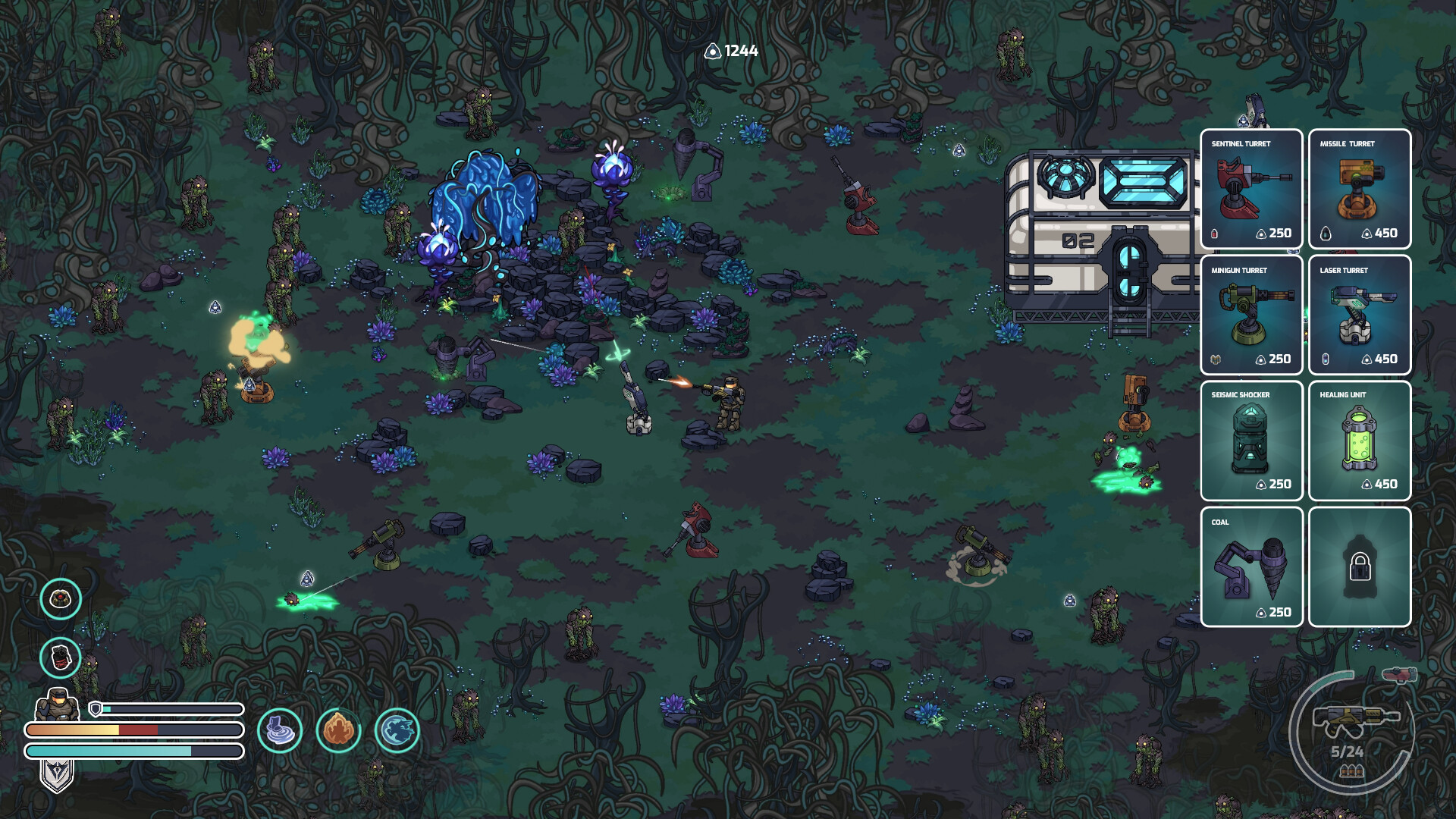Click the soldier portrait
Screen dimensions: 1456x819
pos(58,705)
